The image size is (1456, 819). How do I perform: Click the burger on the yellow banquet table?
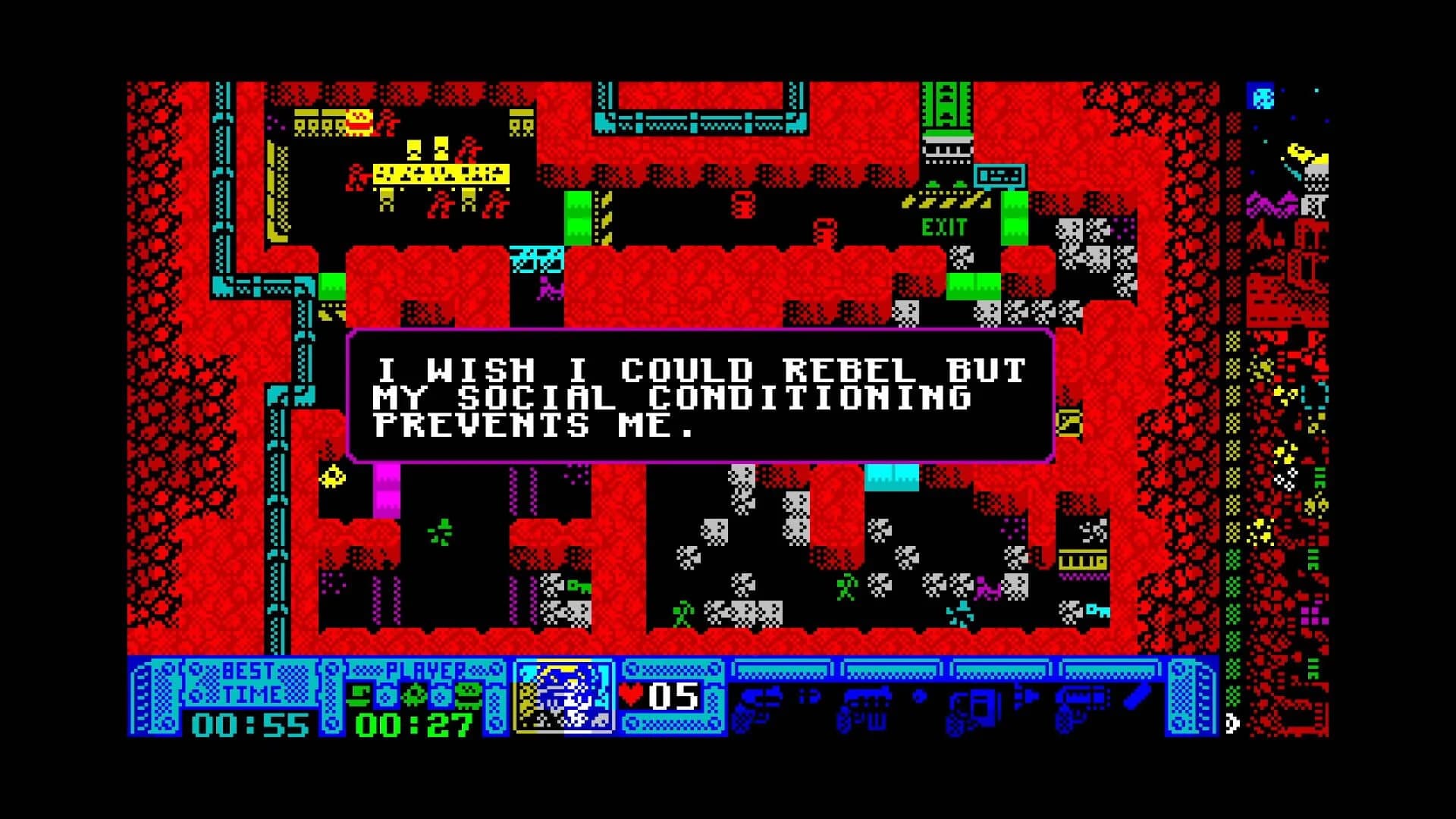358,121
